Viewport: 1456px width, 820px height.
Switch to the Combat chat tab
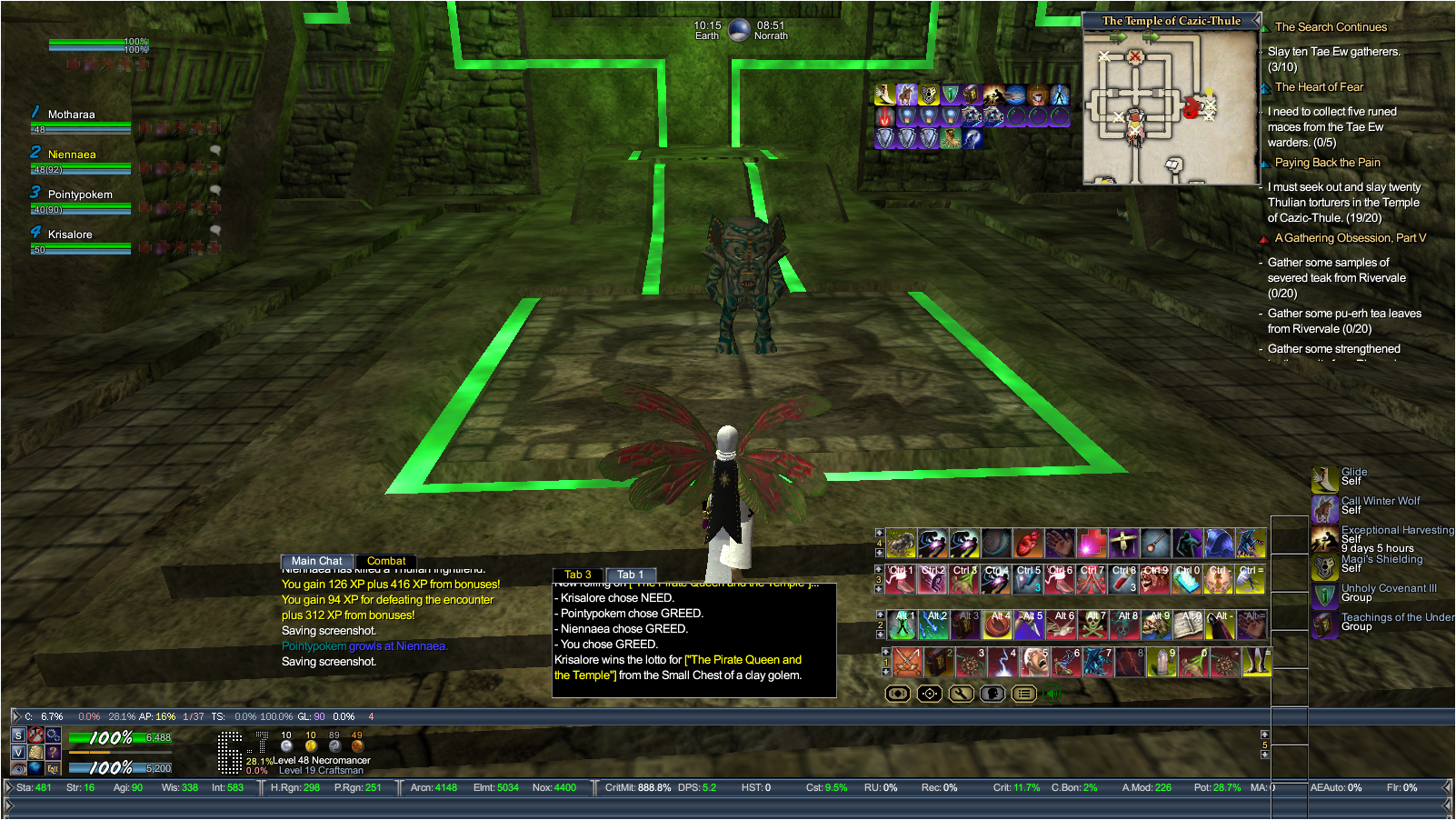tap(386, 561)
